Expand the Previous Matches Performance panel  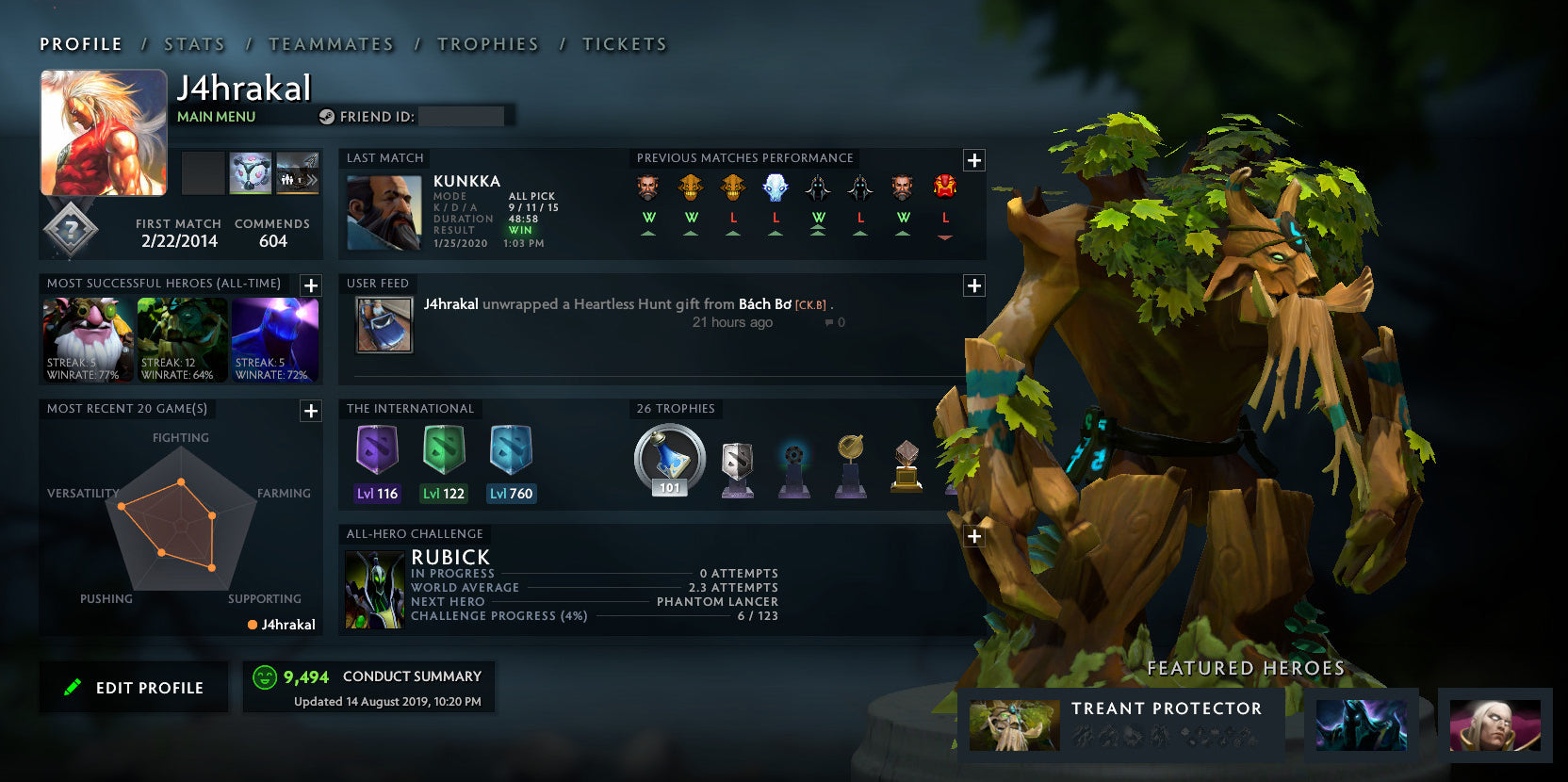click(x=973, y=160)
